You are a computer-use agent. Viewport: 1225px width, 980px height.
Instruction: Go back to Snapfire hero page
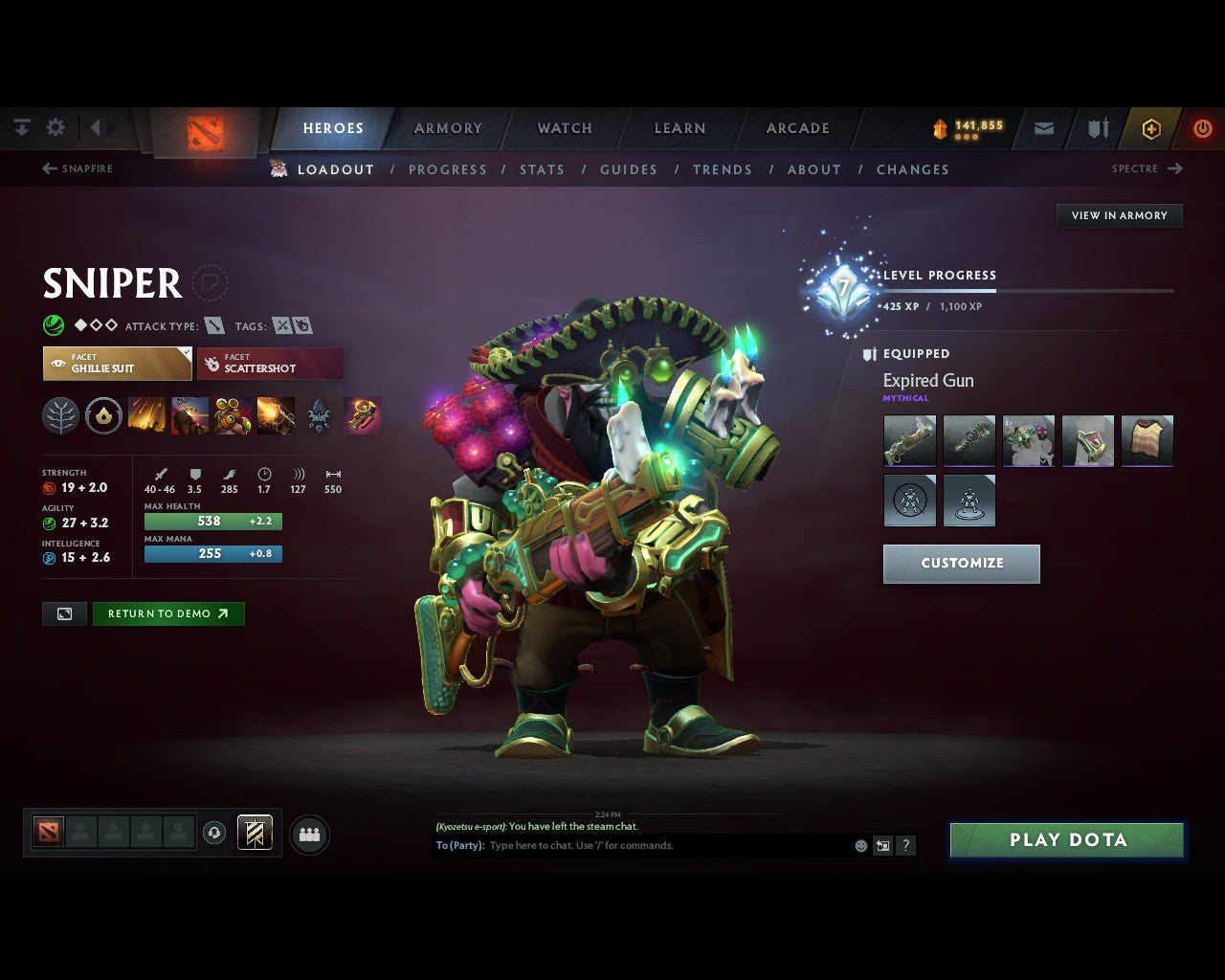coord(78,168)
